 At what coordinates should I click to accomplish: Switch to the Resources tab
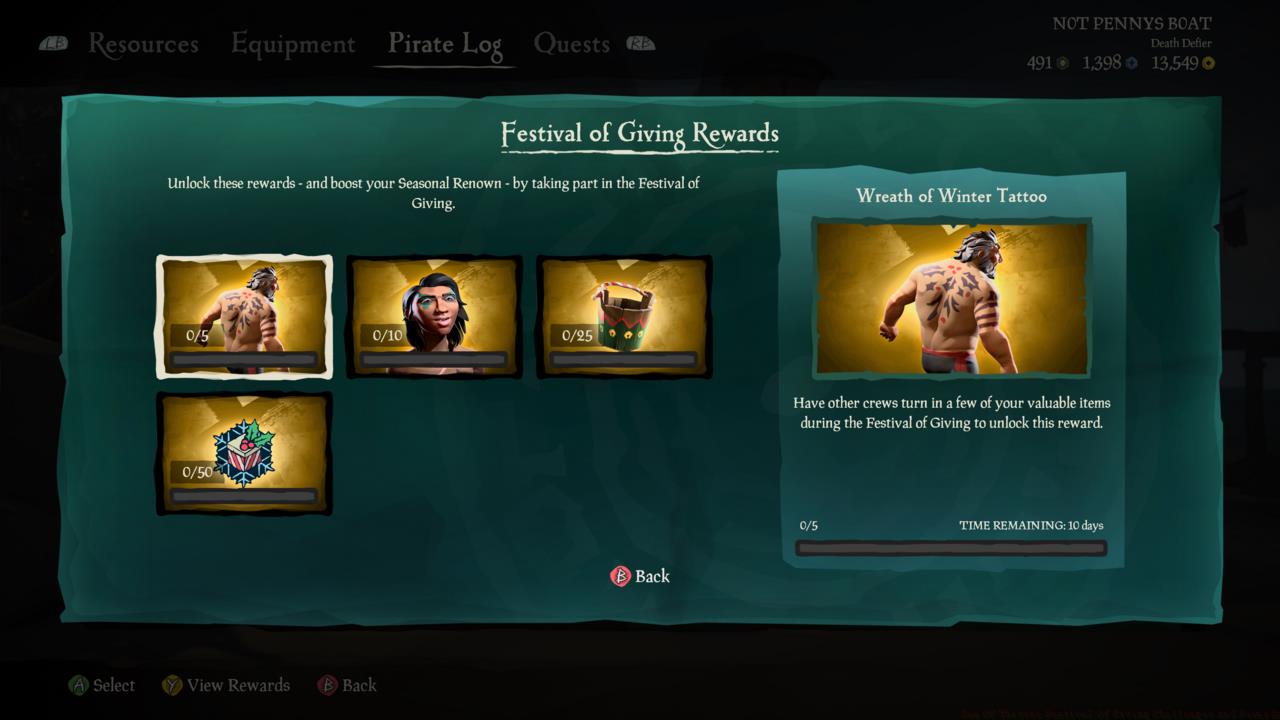(x=143, y=44)
